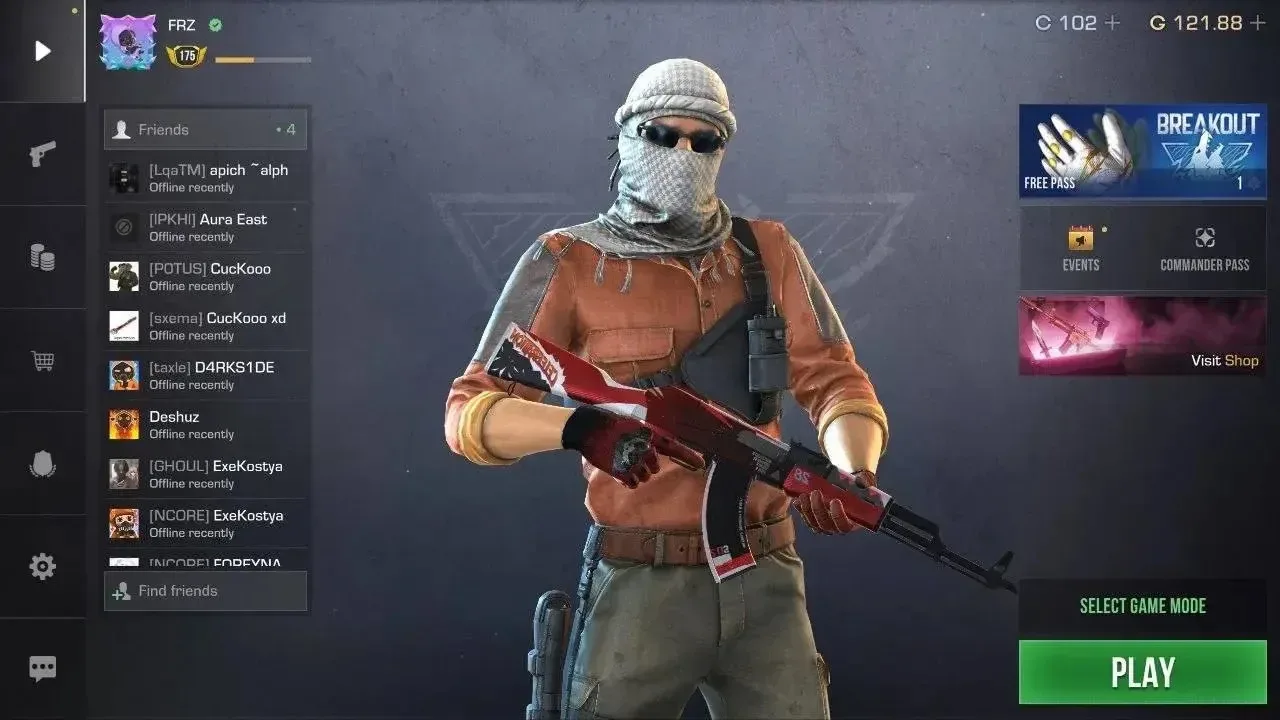
Task: Open the gear settings menu
Action: coord(42,567)
